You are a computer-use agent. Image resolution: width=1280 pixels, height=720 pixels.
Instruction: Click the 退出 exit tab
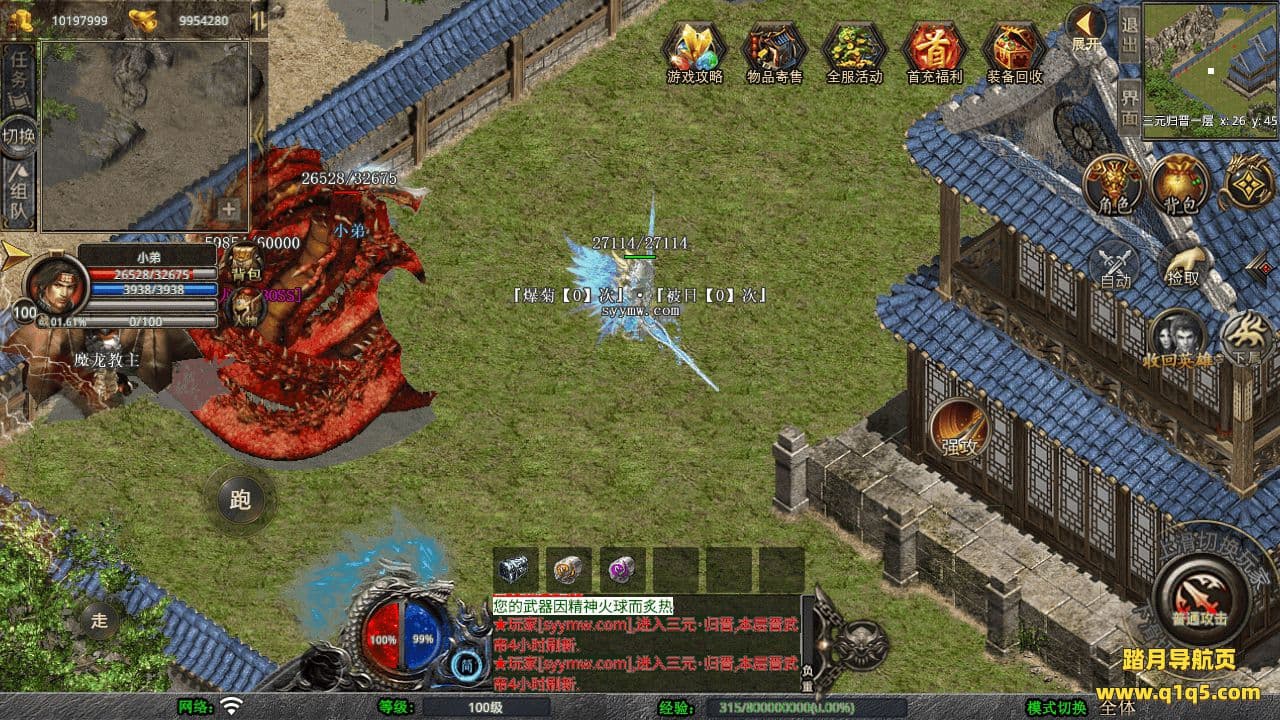[x=1129, y=34]
